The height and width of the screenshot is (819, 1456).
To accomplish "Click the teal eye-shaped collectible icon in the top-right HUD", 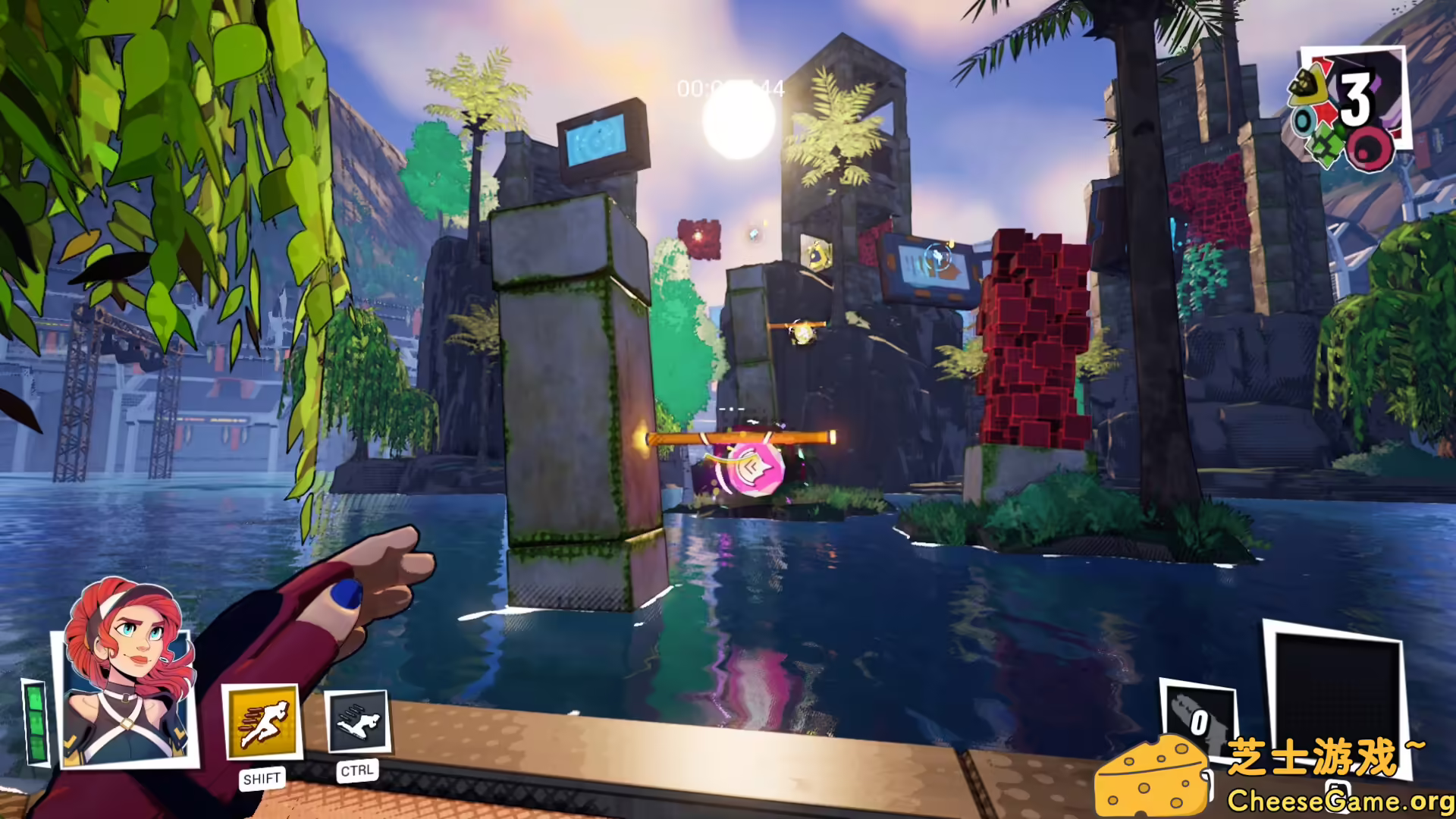I will 1302,119.
